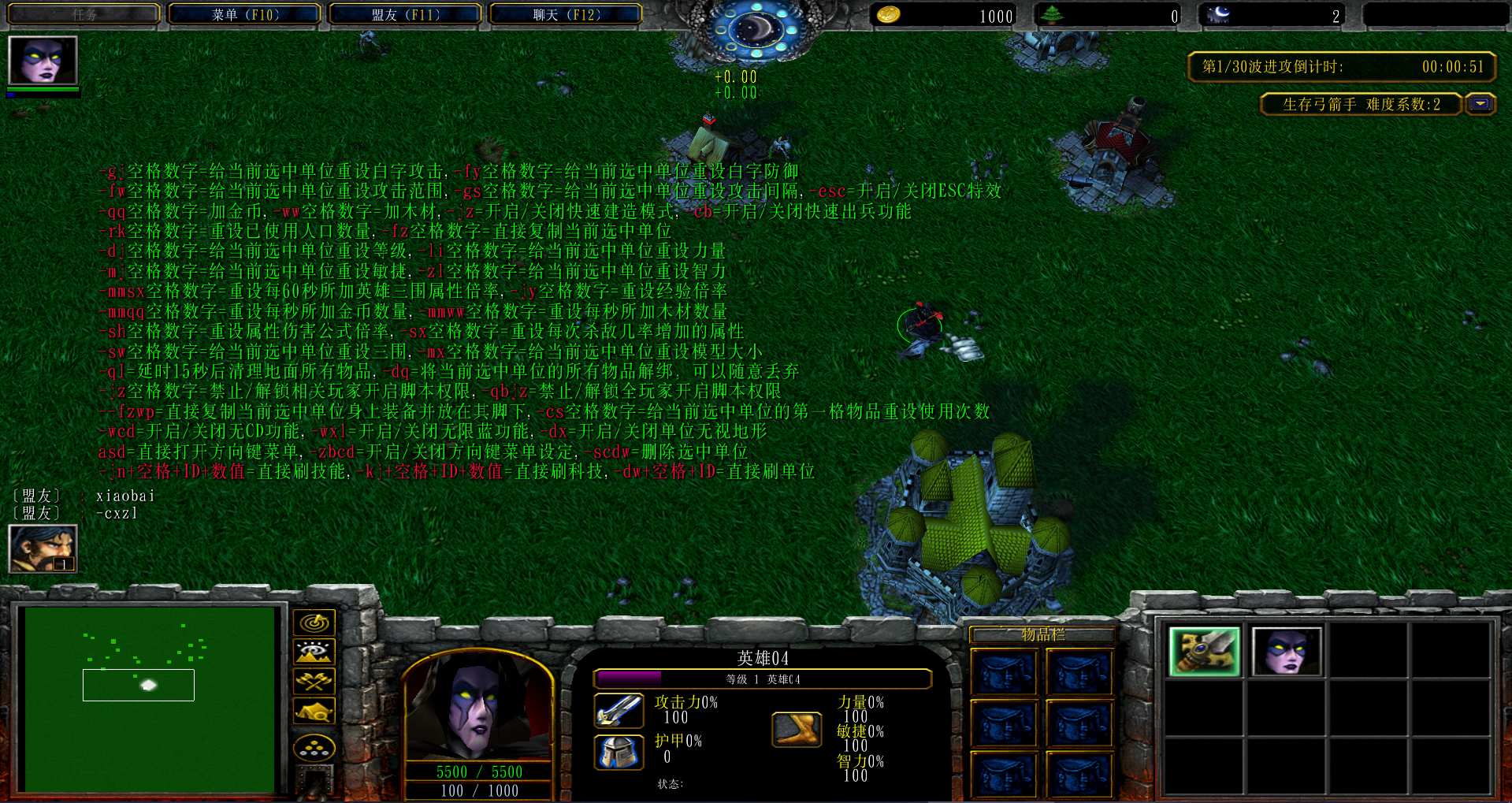The width and height of the screenshot is (1512, 803).
Task: Toggle ally color mode with crossed axes
Action: (x=314, y=681)
